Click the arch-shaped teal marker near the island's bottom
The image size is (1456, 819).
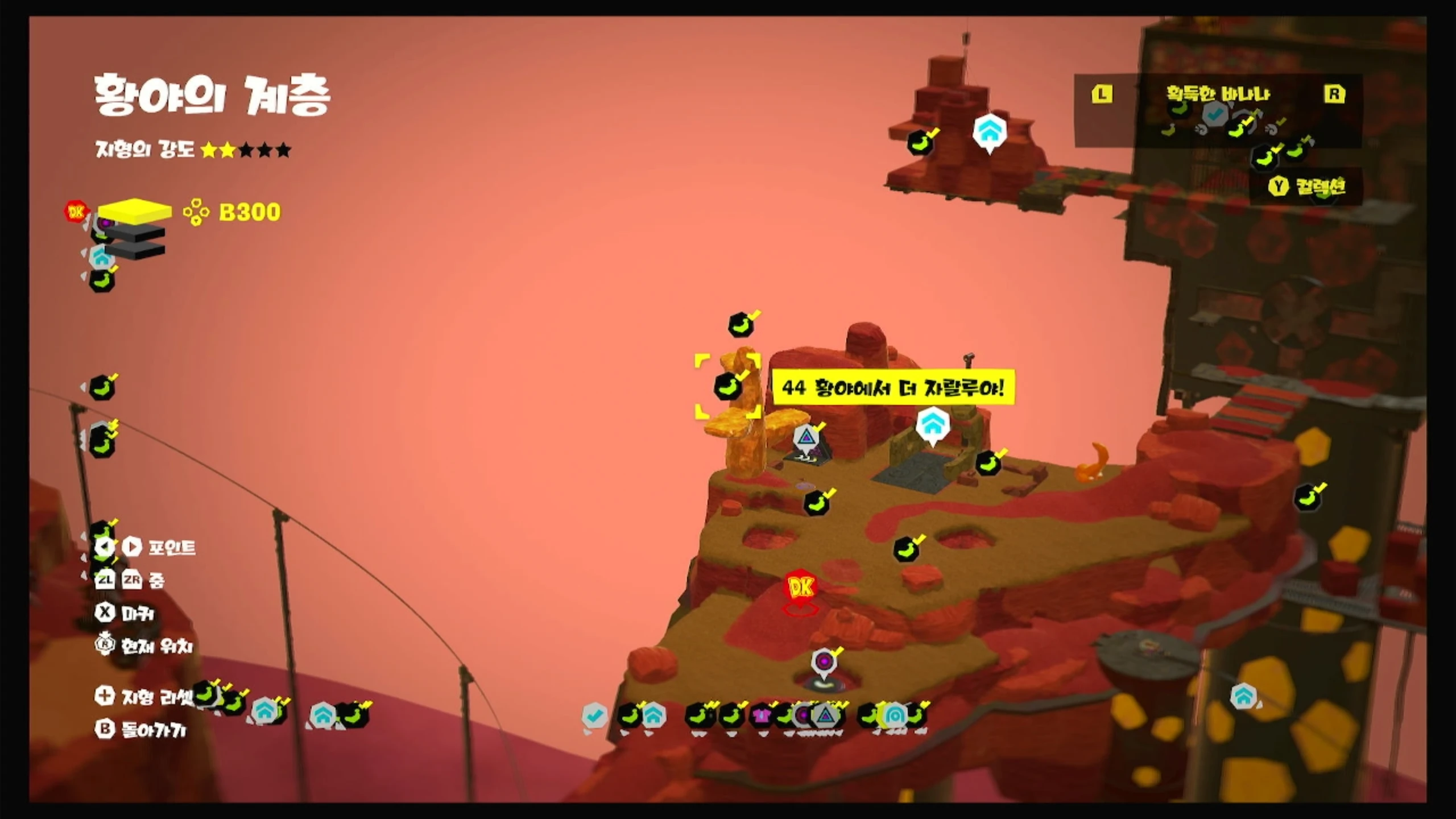[x=894, y=715]
